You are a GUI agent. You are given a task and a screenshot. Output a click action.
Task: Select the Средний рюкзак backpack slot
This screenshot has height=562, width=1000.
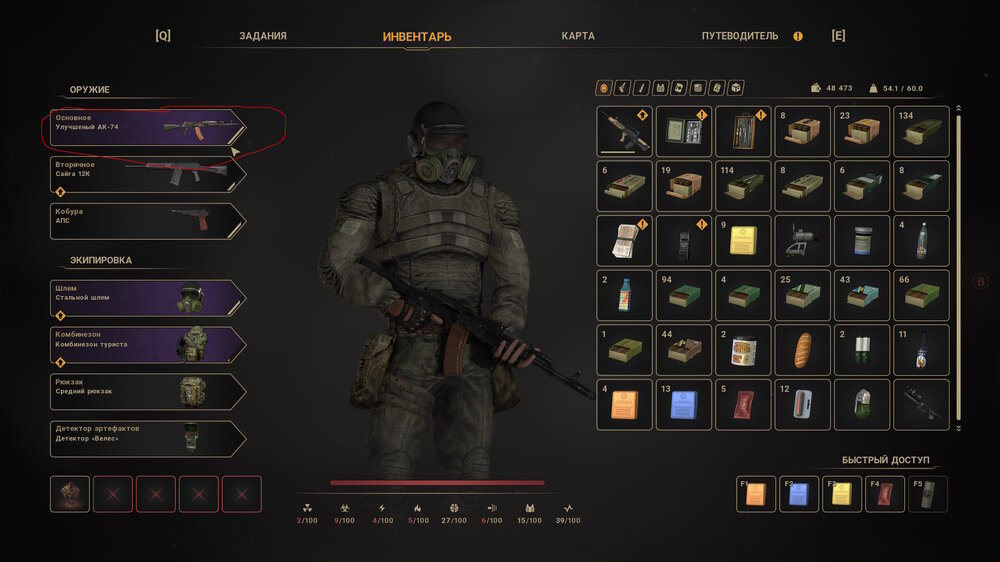[x=147, y=391]
